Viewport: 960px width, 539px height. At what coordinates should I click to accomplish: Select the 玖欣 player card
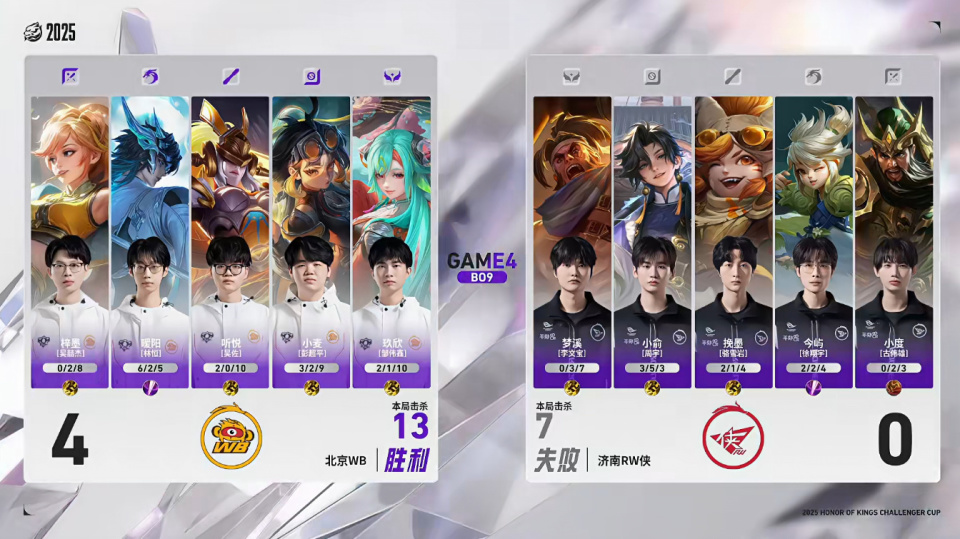[x=391, y=240]
